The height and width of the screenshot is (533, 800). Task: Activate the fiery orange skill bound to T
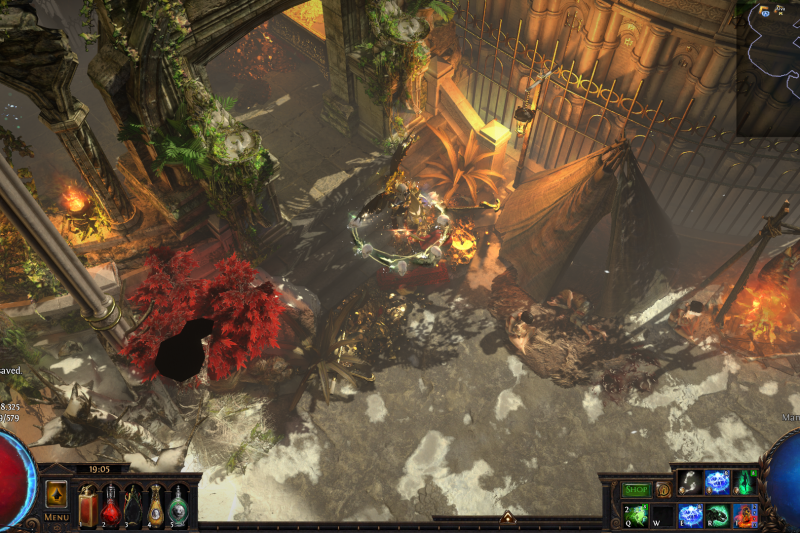click(x=745, y=515)
